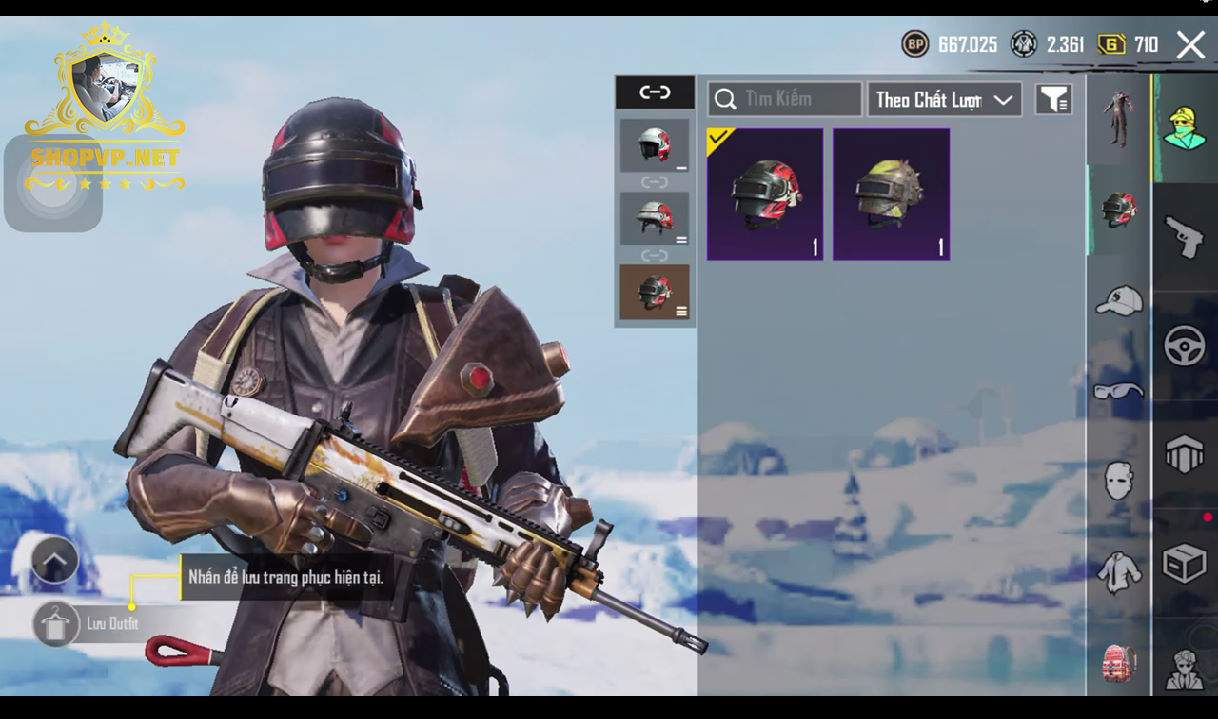1218x719 pixels.
Task: Open the backpack category
Action: coord(1118,662)
